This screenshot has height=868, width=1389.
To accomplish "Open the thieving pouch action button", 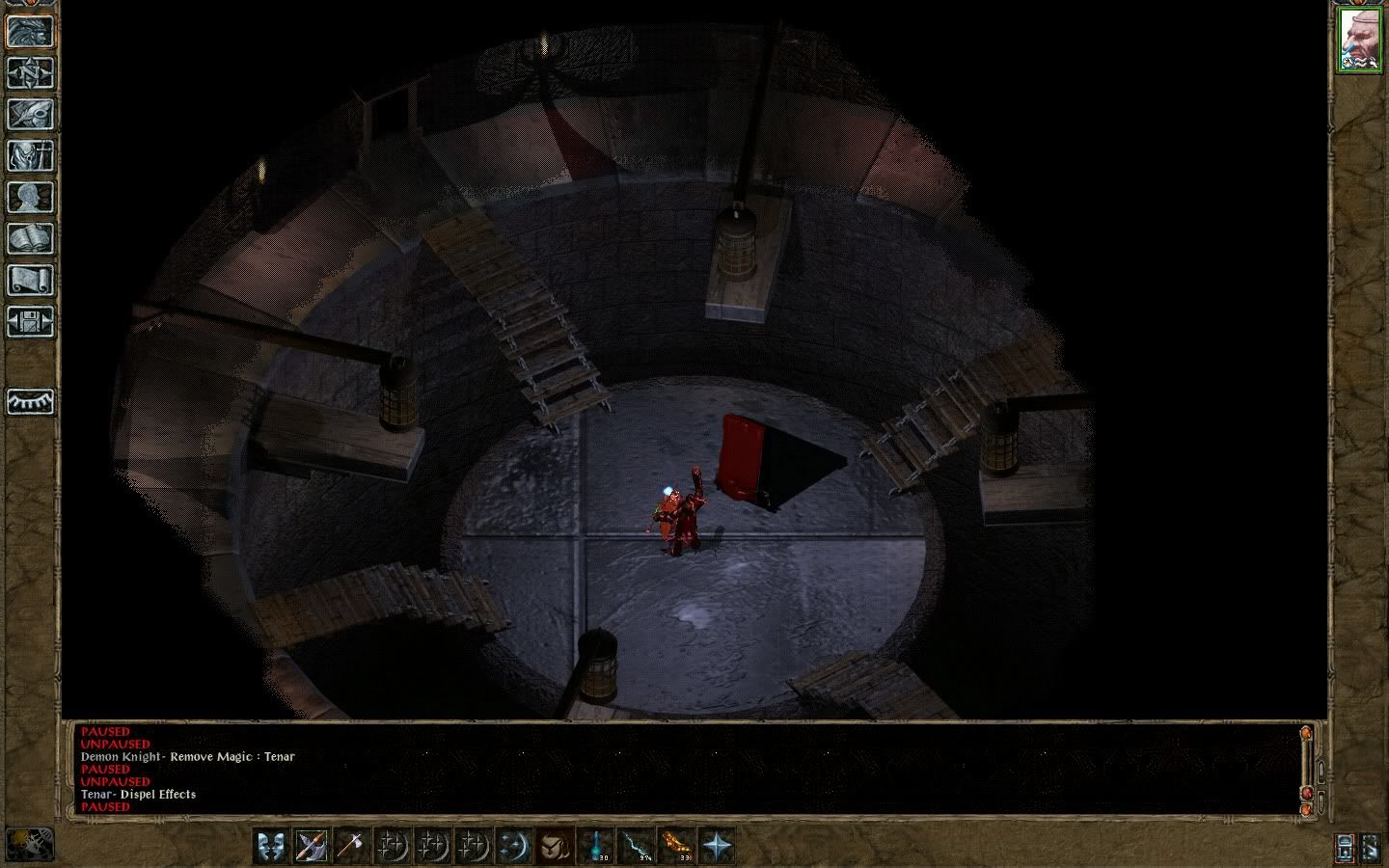I will click(554, 846).
